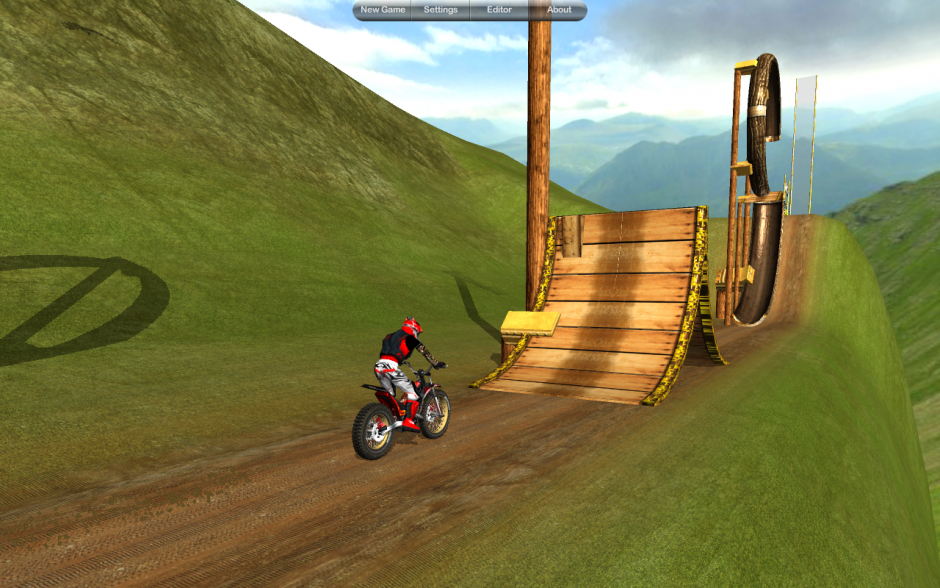Show the About information

point(559,10)
